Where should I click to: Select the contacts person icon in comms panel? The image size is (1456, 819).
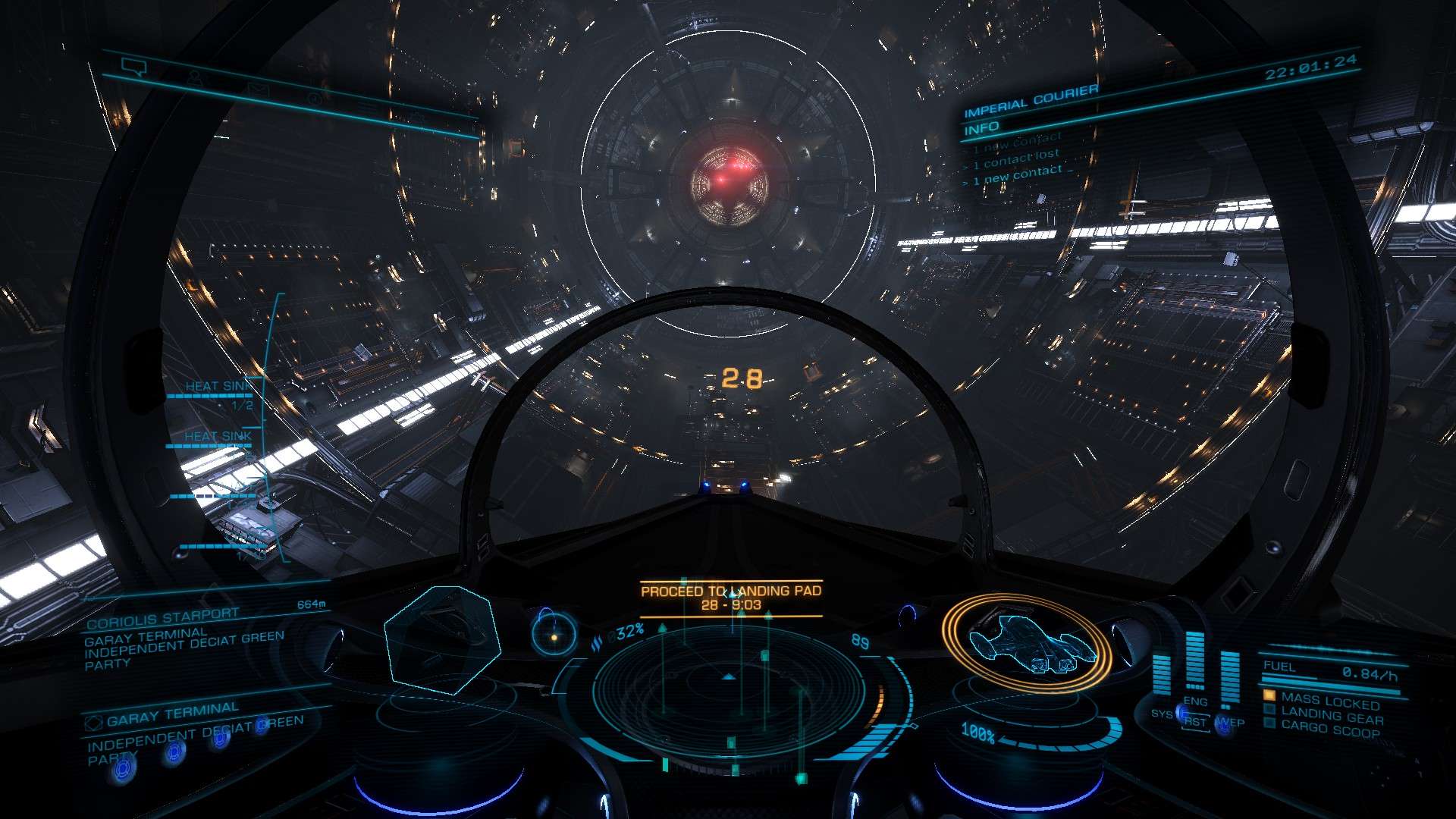point(195,78)
